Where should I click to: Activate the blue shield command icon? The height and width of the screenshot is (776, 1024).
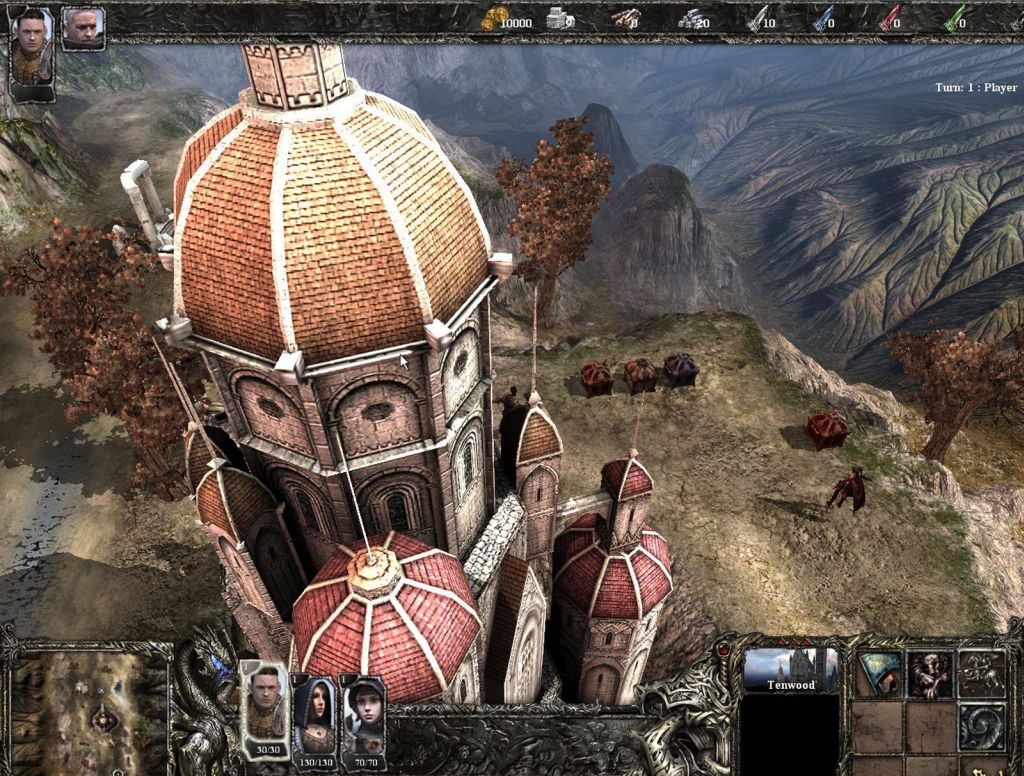tap(879, 674)
